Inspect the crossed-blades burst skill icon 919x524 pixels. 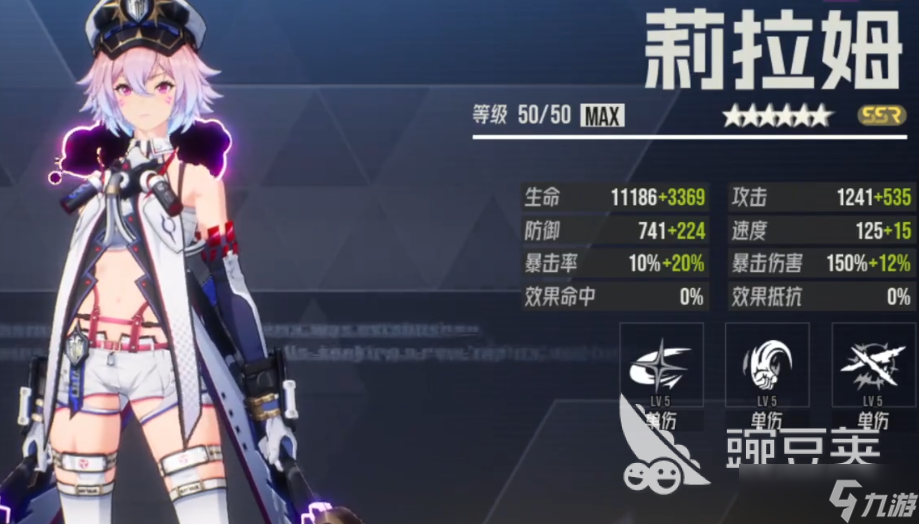click(x=872, y=365)
